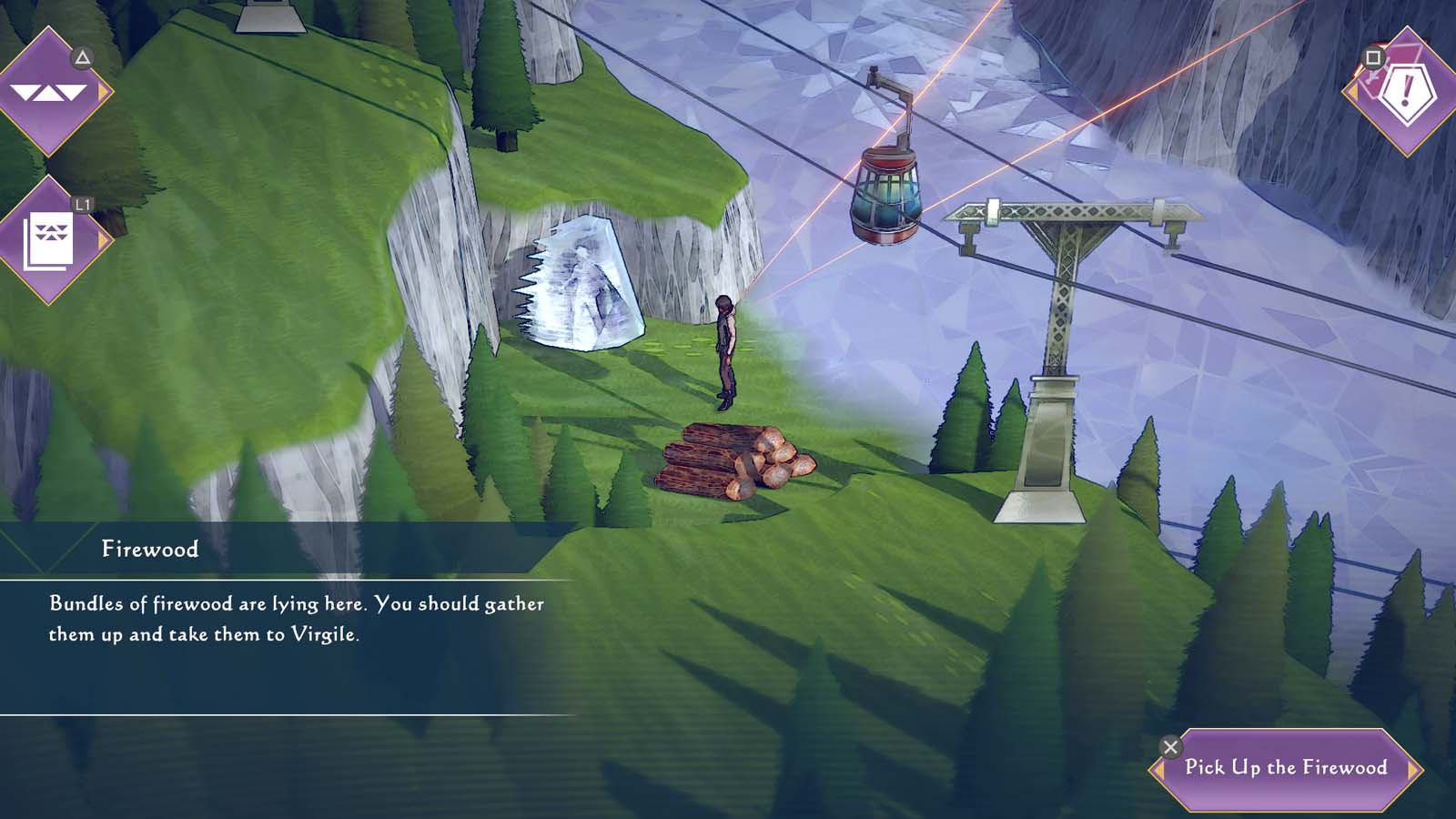The width and height of the screenshot is (1456, 819).
Task: Click the white exclamation pentagon emblem
Action: pyautogui.click(x=1406, y=94)
